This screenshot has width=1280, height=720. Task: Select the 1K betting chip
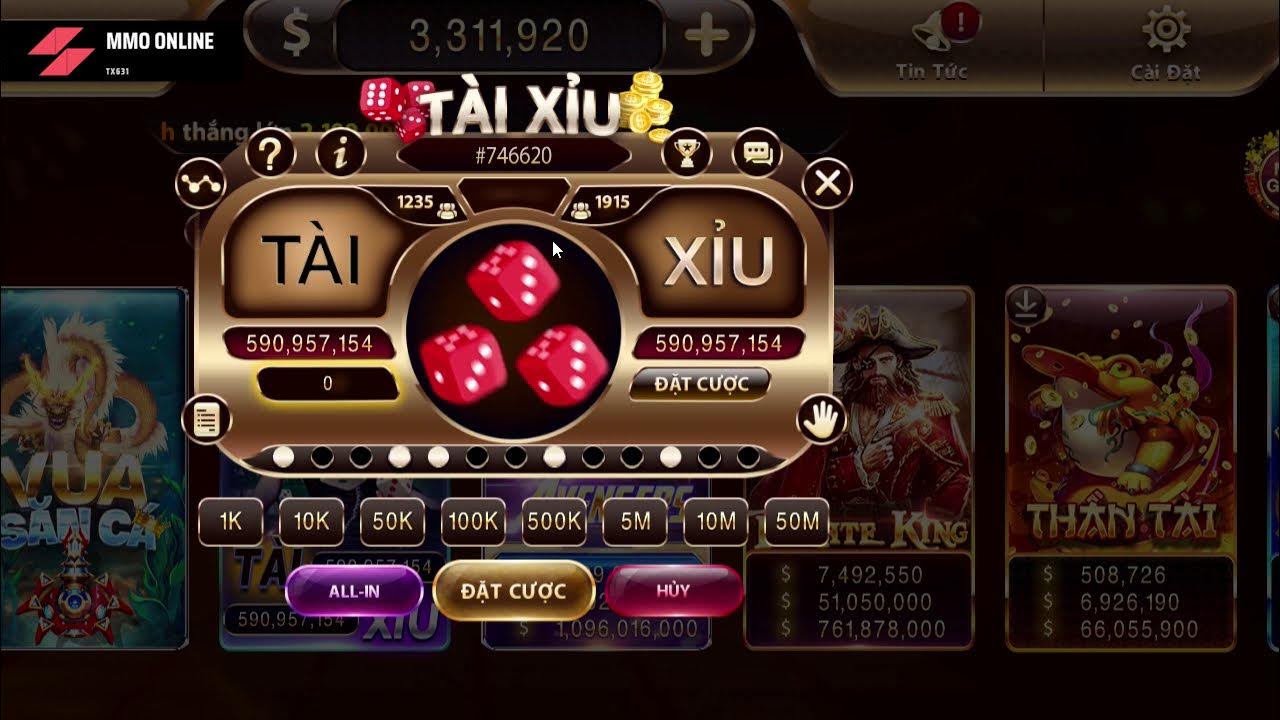[230, 521]
